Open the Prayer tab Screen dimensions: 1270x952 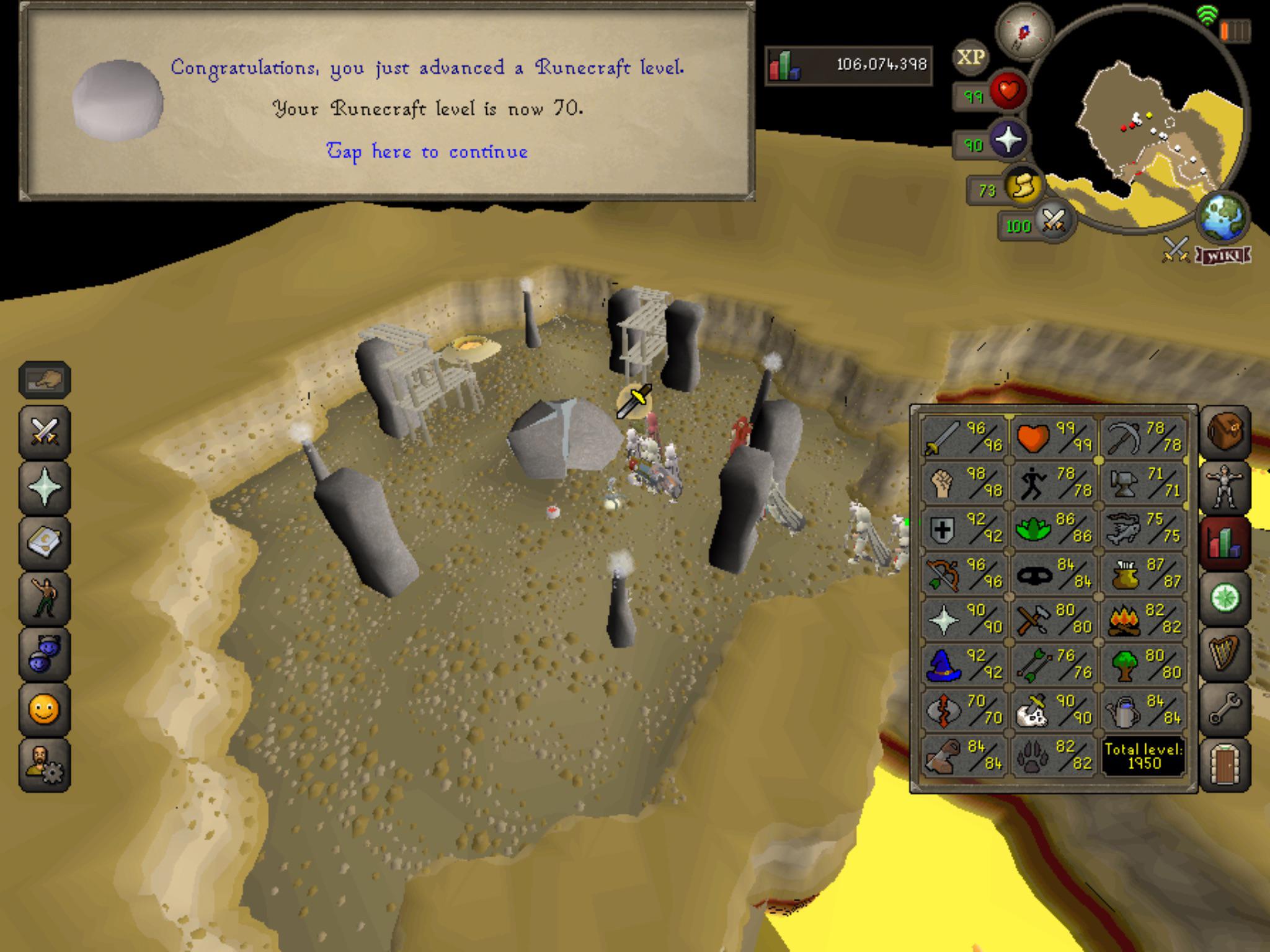click(45, 484)
